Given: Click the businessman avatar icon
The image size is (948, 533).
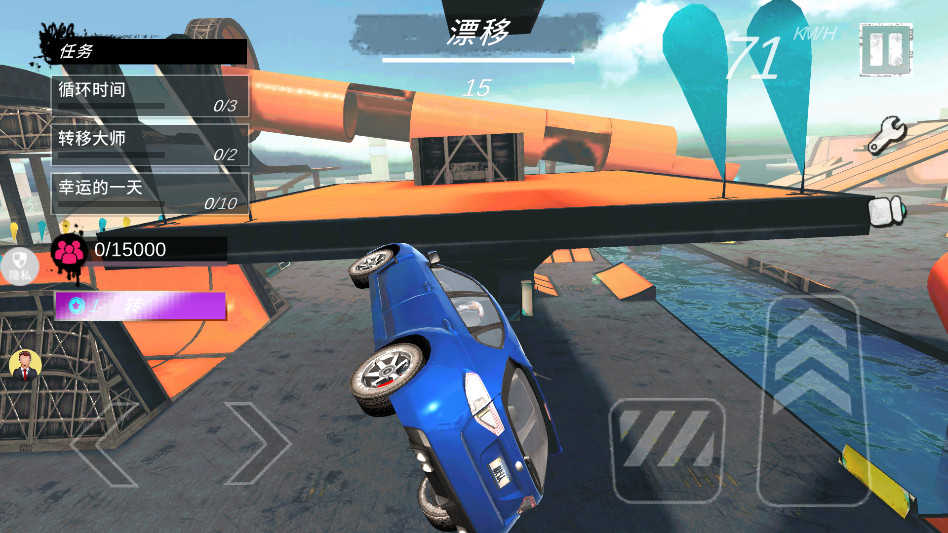Looking at the screenshot, I should tap(24, 365).
